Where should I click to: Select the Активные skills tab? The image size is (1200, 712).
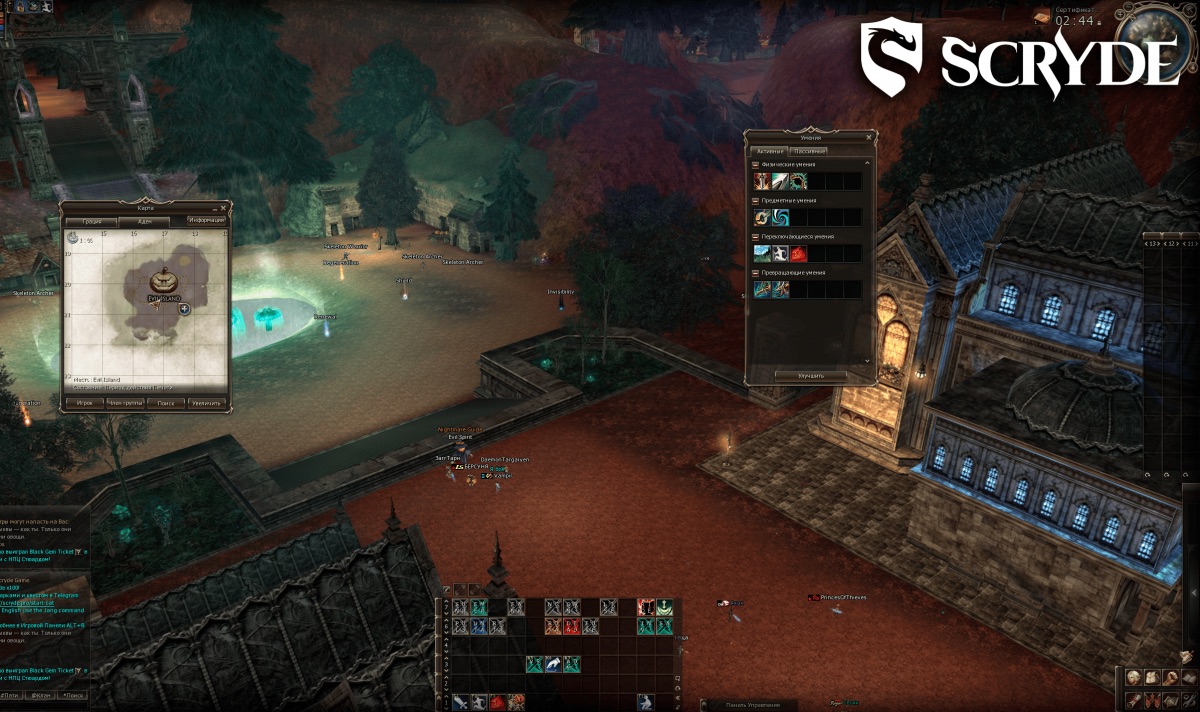[771, 150]
